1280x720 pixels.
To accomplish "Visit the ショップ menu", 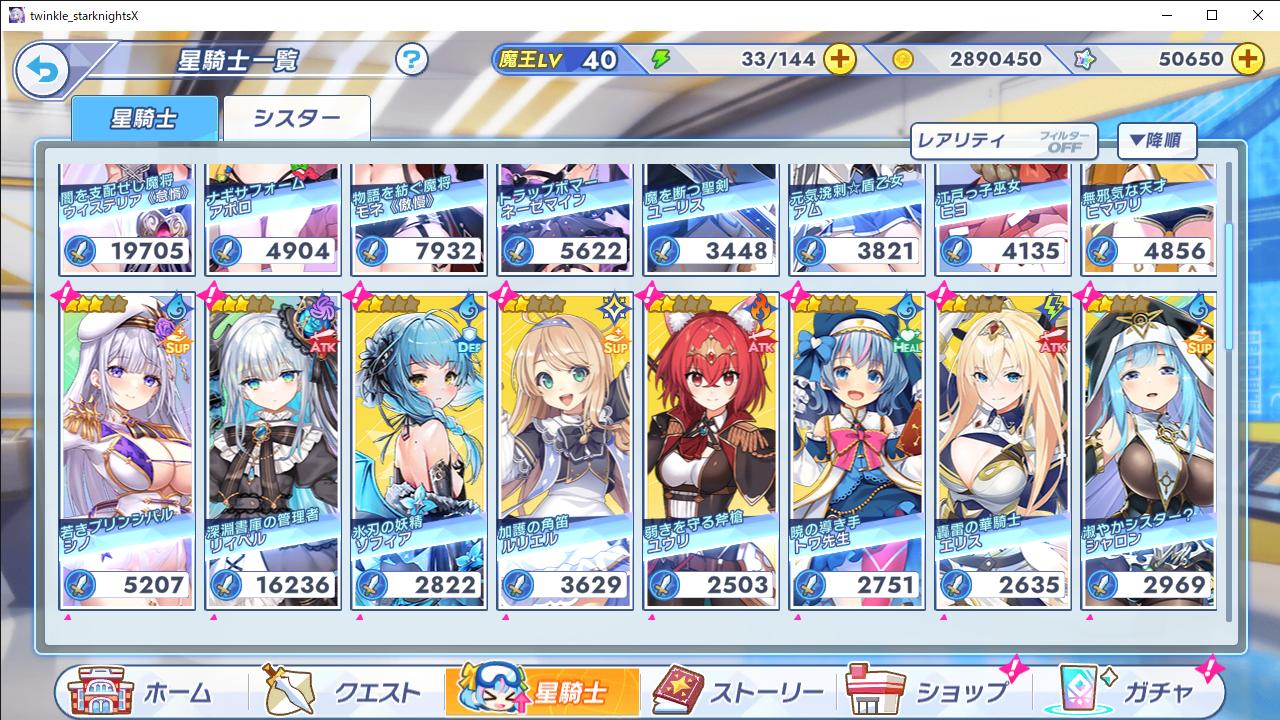I will click(930, 692).
